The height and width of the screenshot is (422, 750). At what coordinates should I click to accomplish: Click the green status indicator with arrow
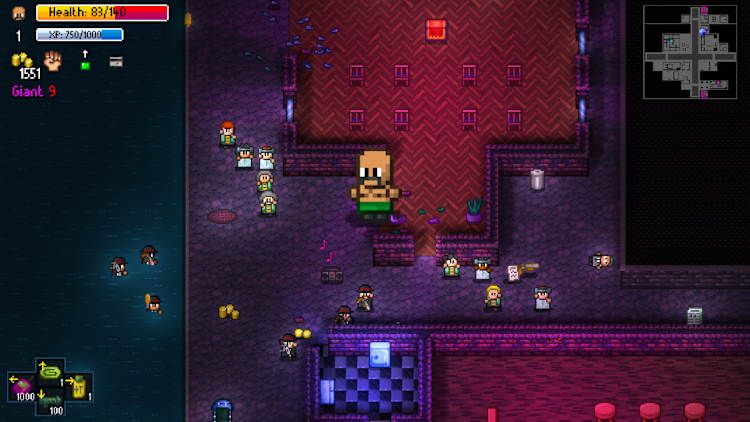point(85,61)
